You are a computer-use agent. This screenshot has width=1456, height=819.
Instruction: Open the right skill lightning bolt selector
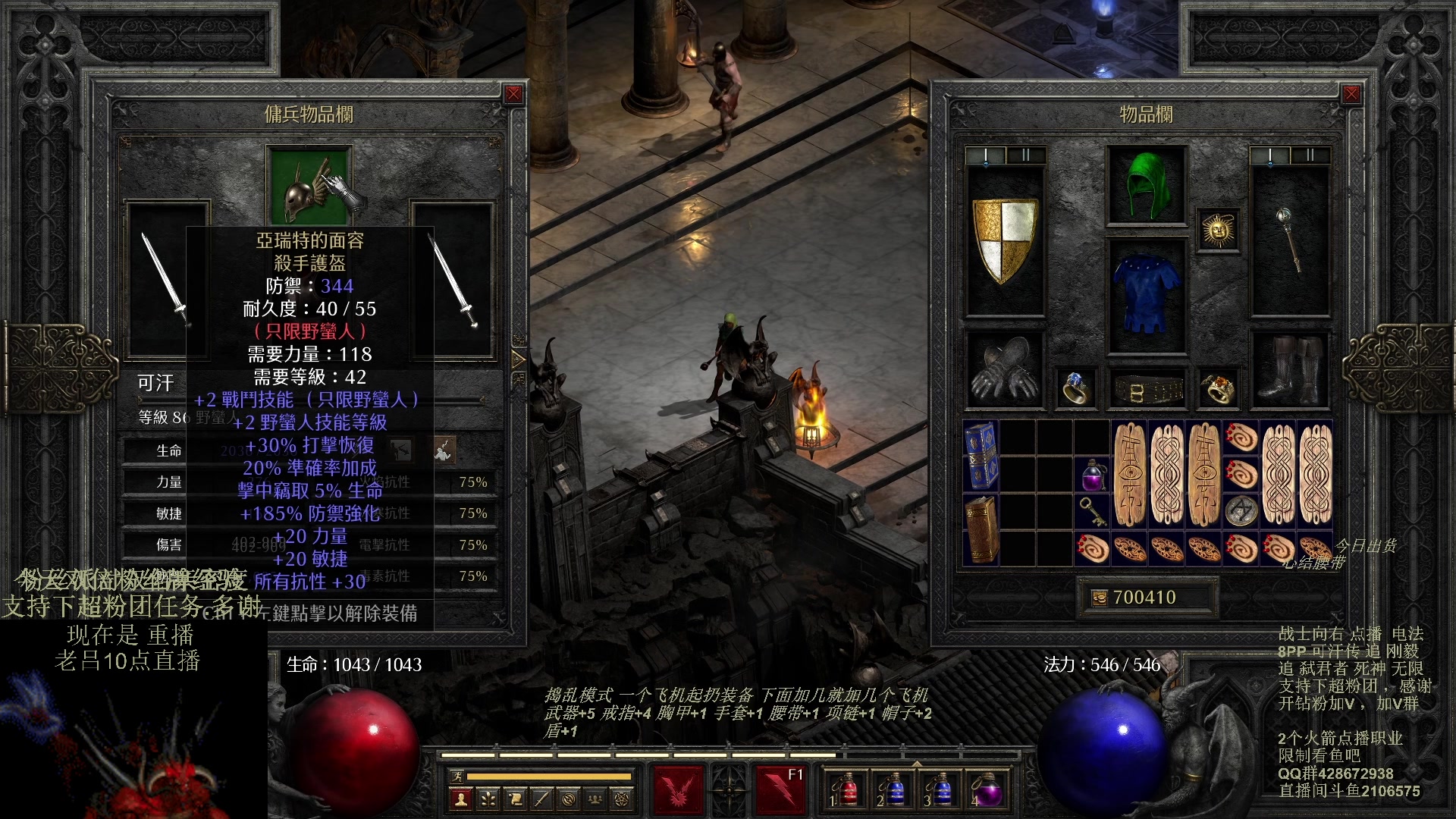781,789
